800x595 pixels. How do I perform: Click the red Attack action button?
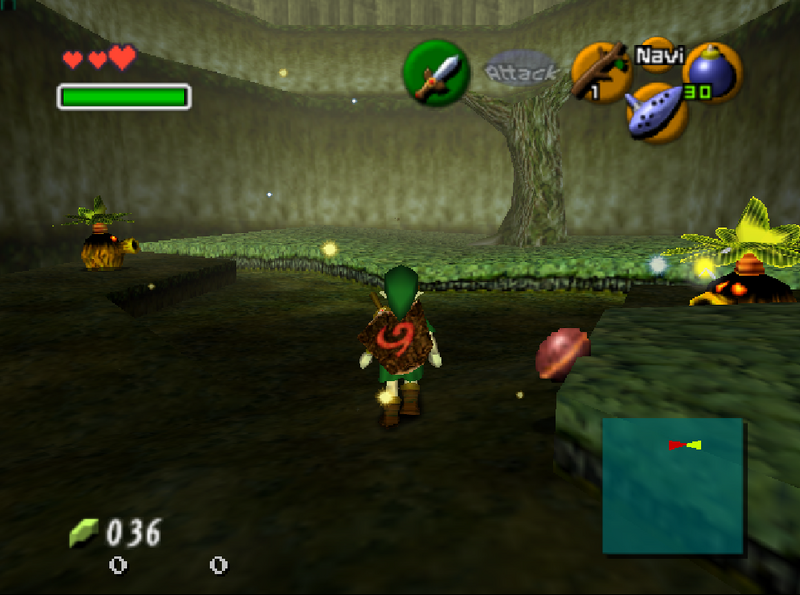point(520,71)
